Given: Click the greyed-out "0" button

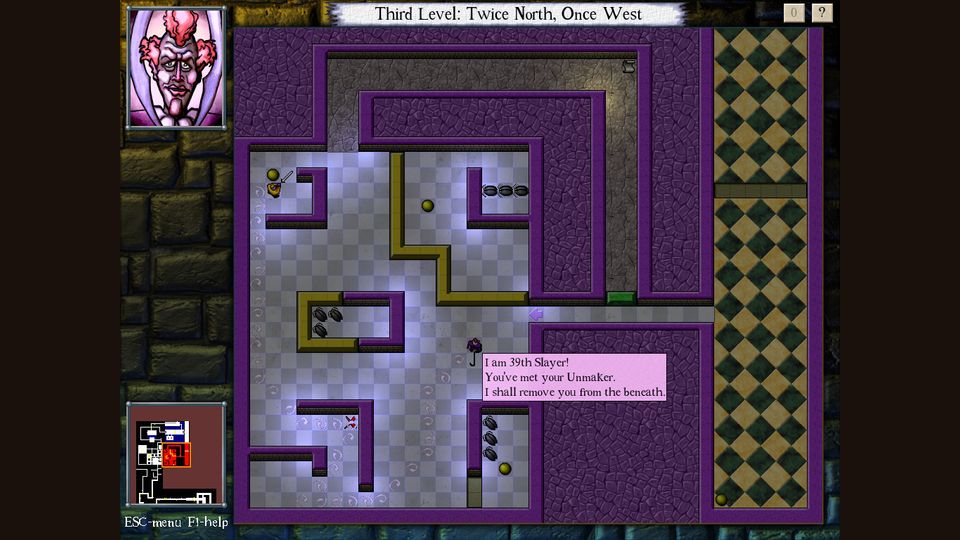Looking at the screenshot, I should (x=794, y=13).
